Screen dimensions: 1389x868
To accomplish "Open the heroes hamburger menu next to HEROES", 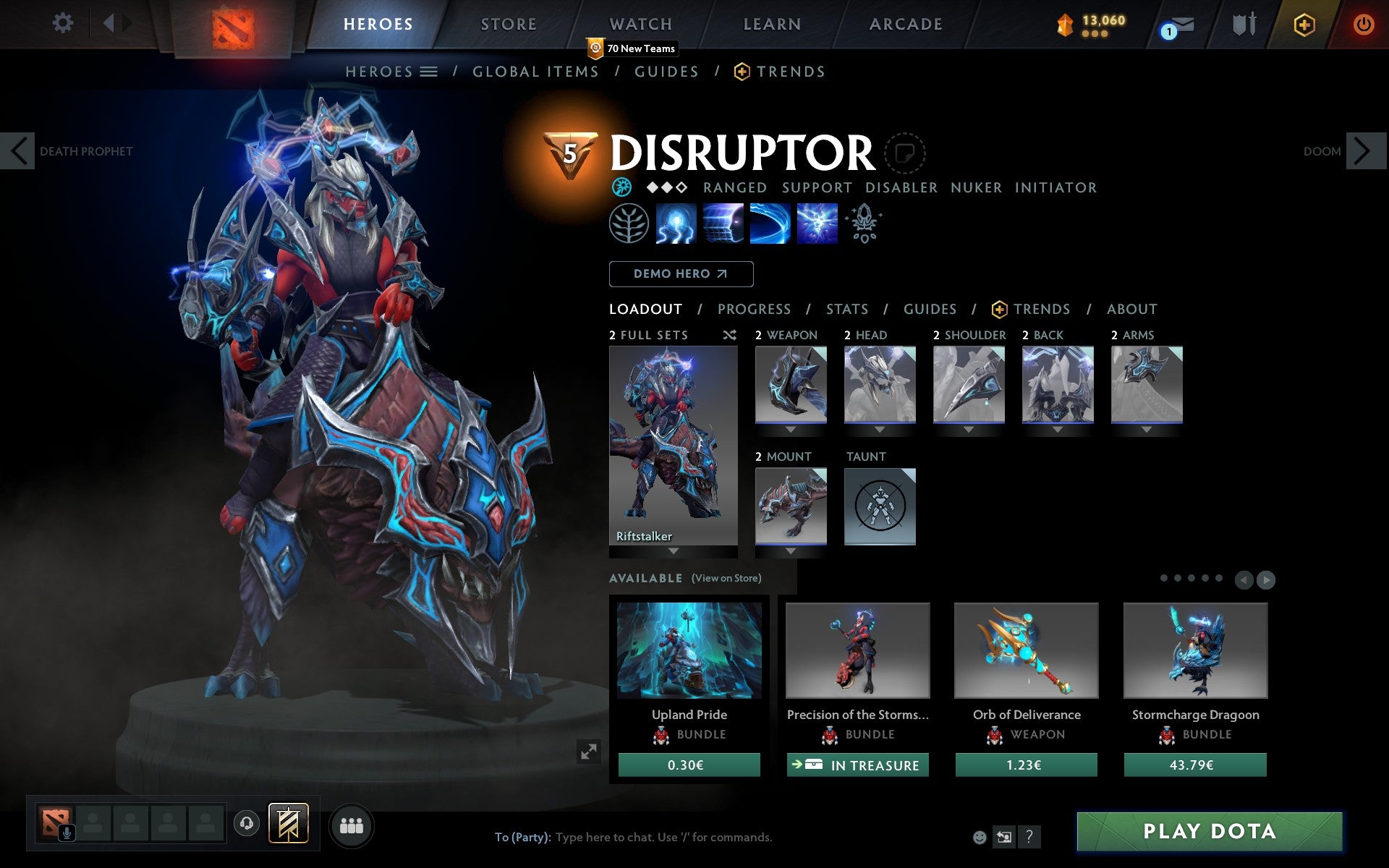I will 430,72.
